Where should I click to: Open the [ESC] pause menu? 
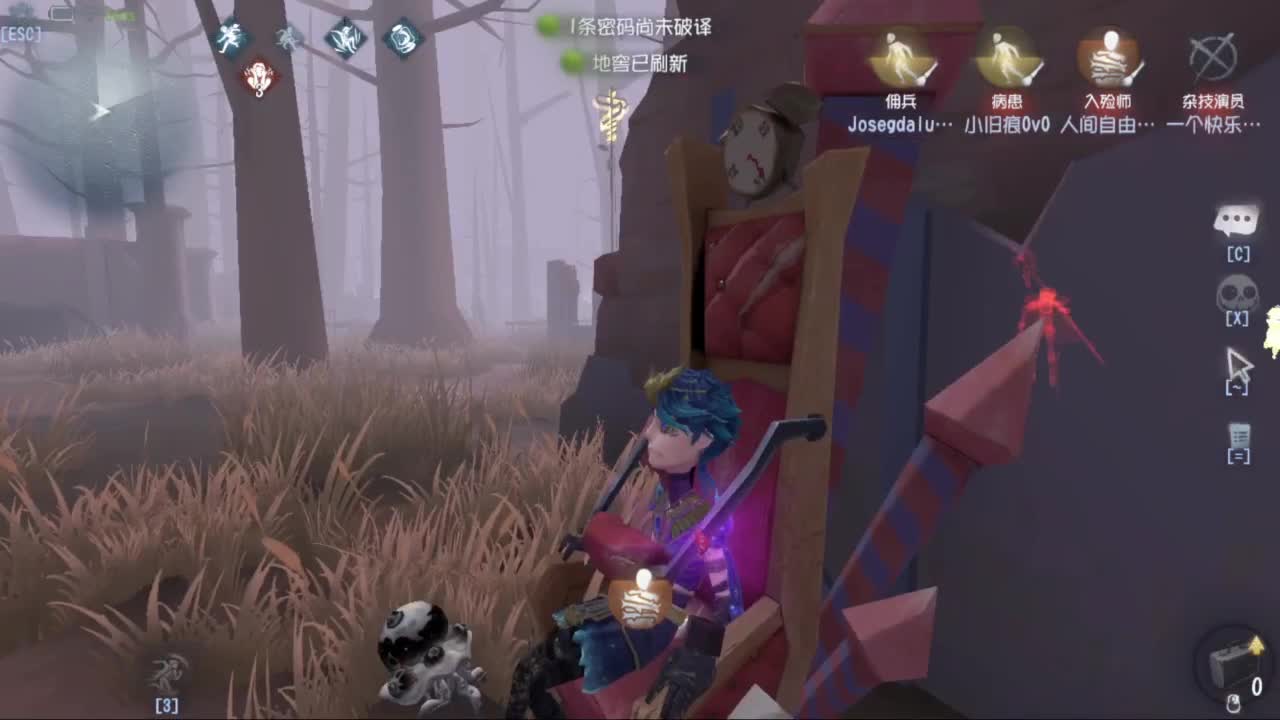point(22,30)
